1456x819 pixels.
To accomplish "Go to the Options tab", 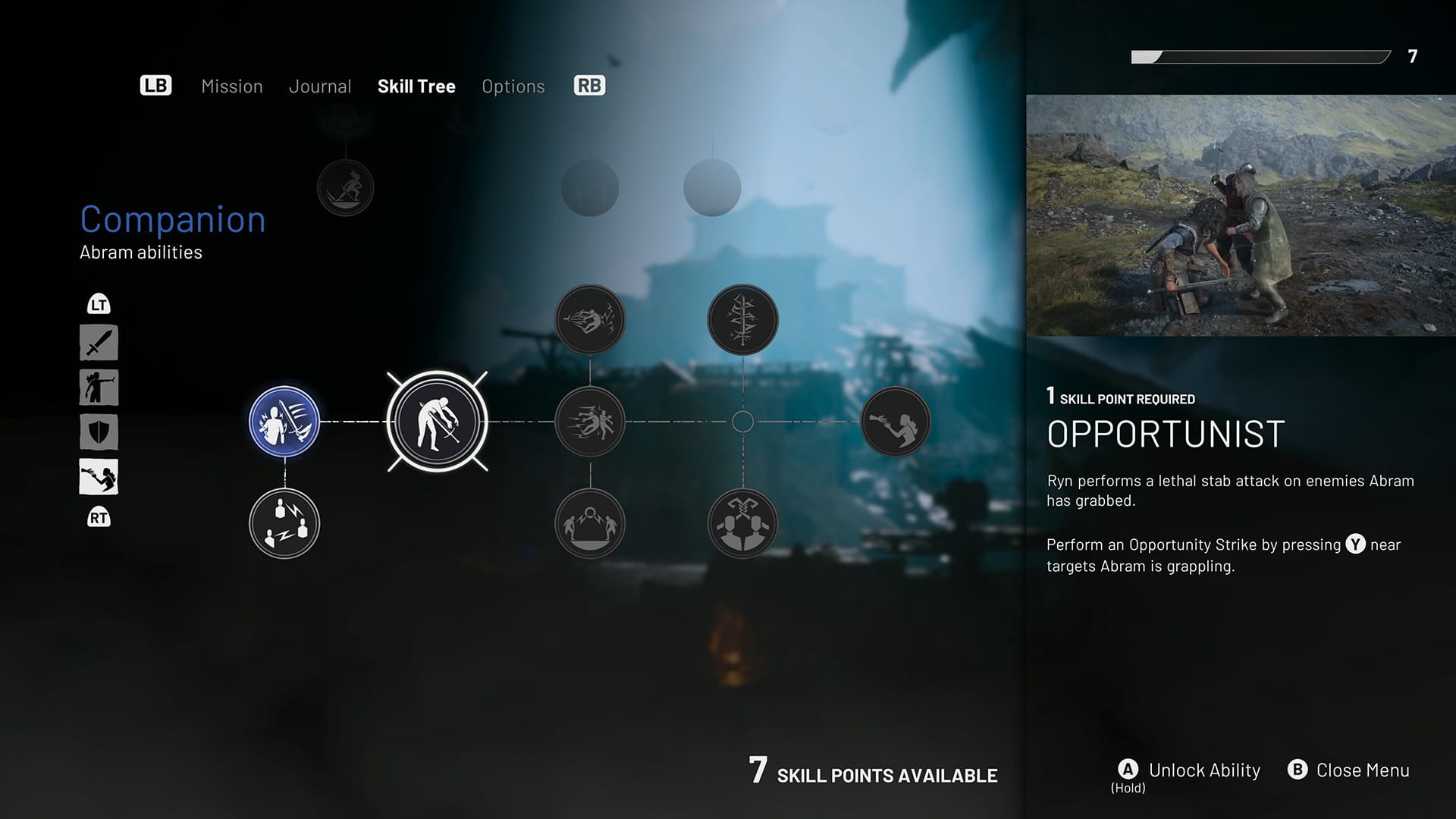I will (x=513, y=86).
